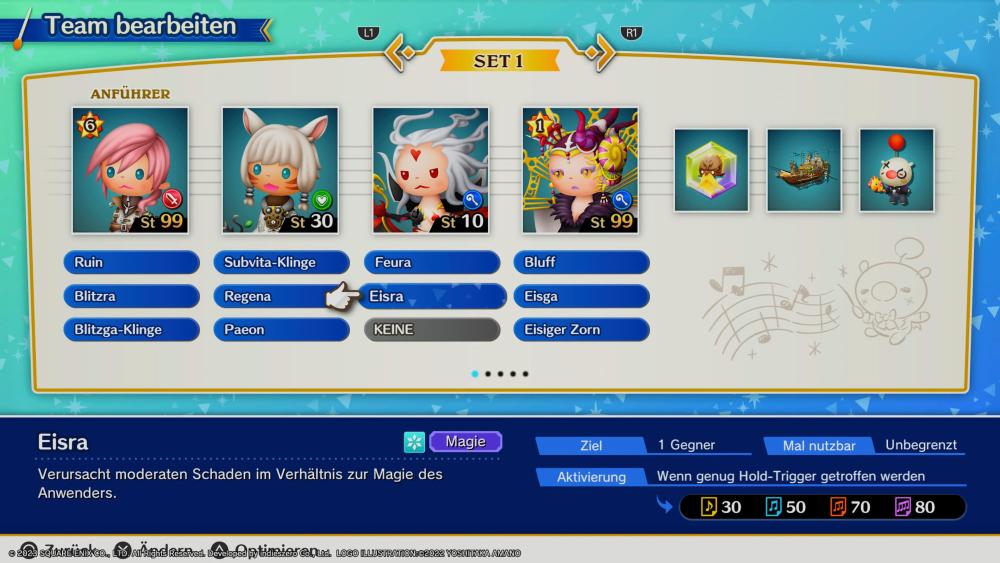Choose the moogle with red balloon slot
Viewport: 1000px width, 563px height.
(x=896, y=170)
